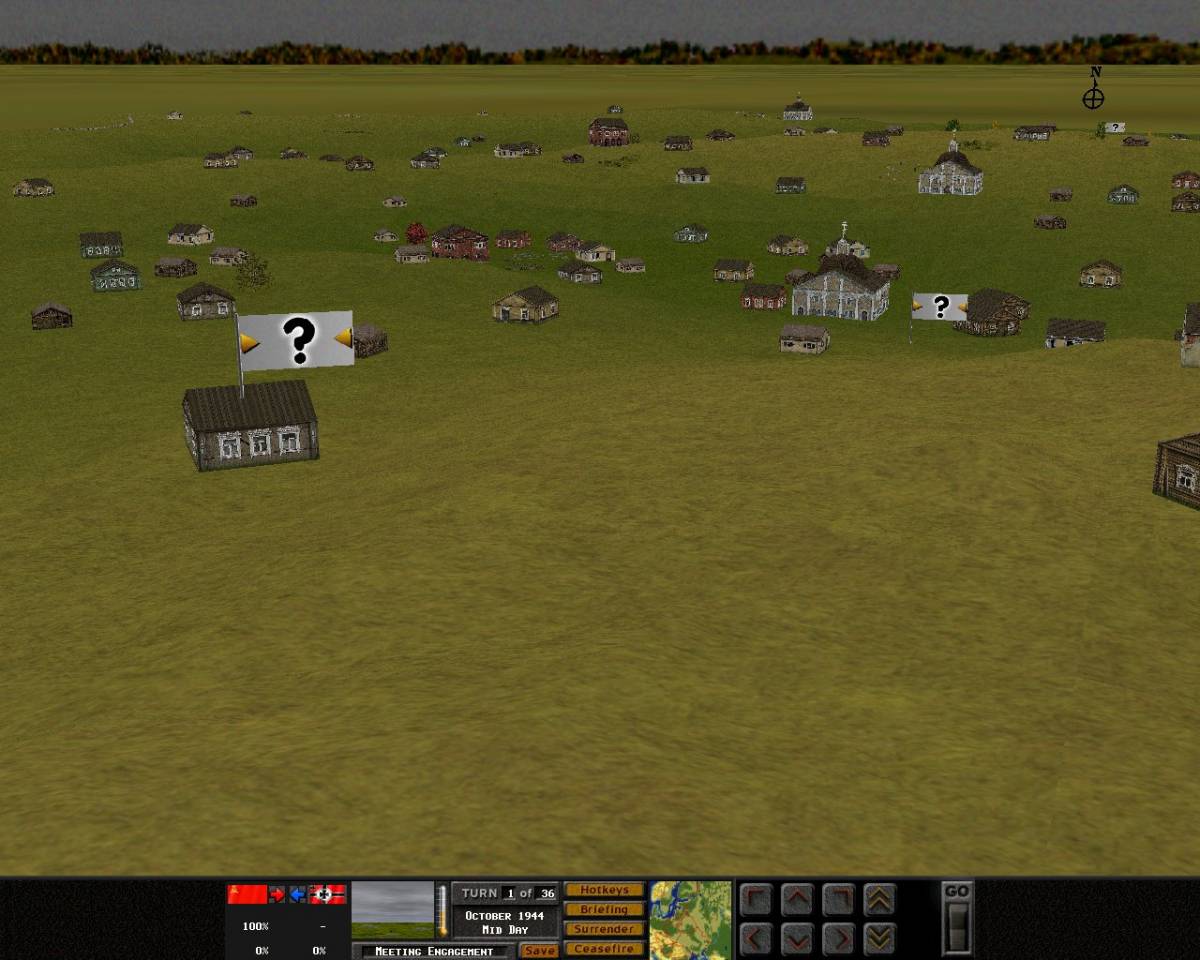Viewport: 1200px width, 960px height.
Task: Pan camera right with right arrow
Action: 838,939
